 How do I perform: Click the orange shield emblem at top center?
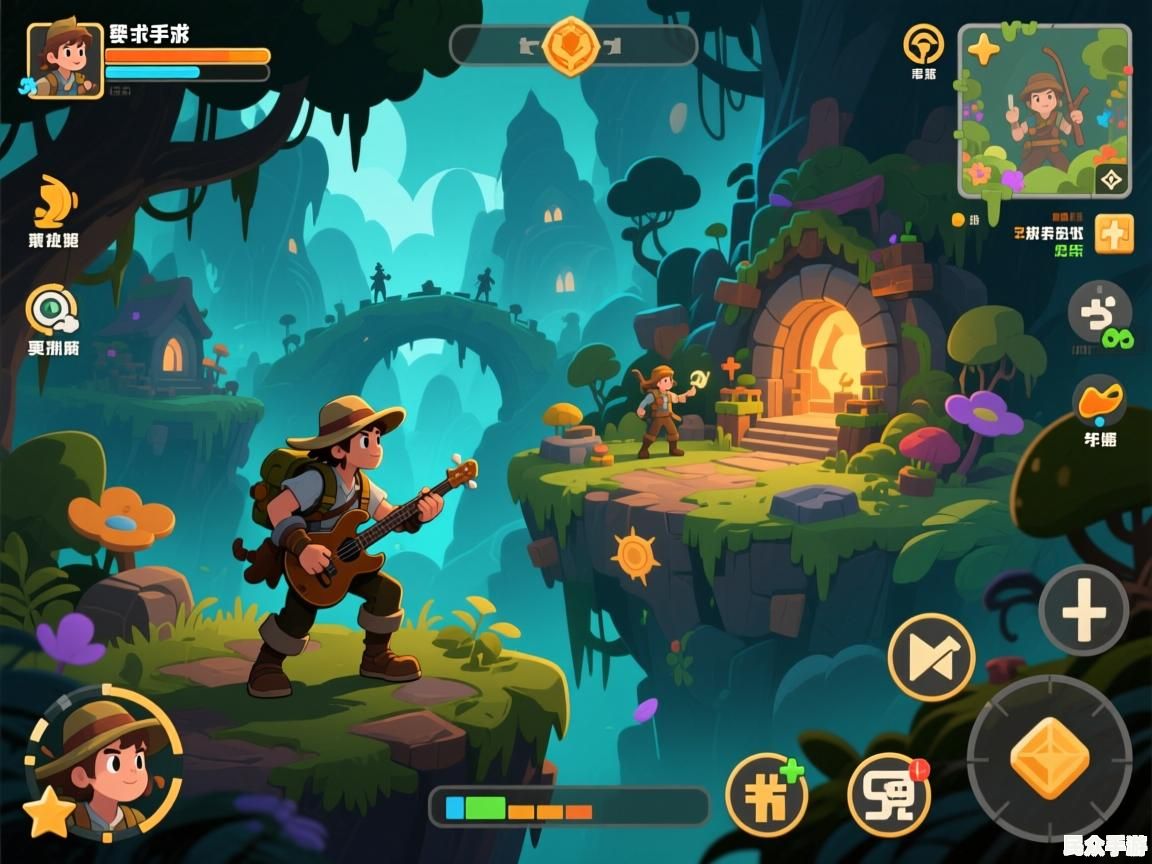click(571, 46)
